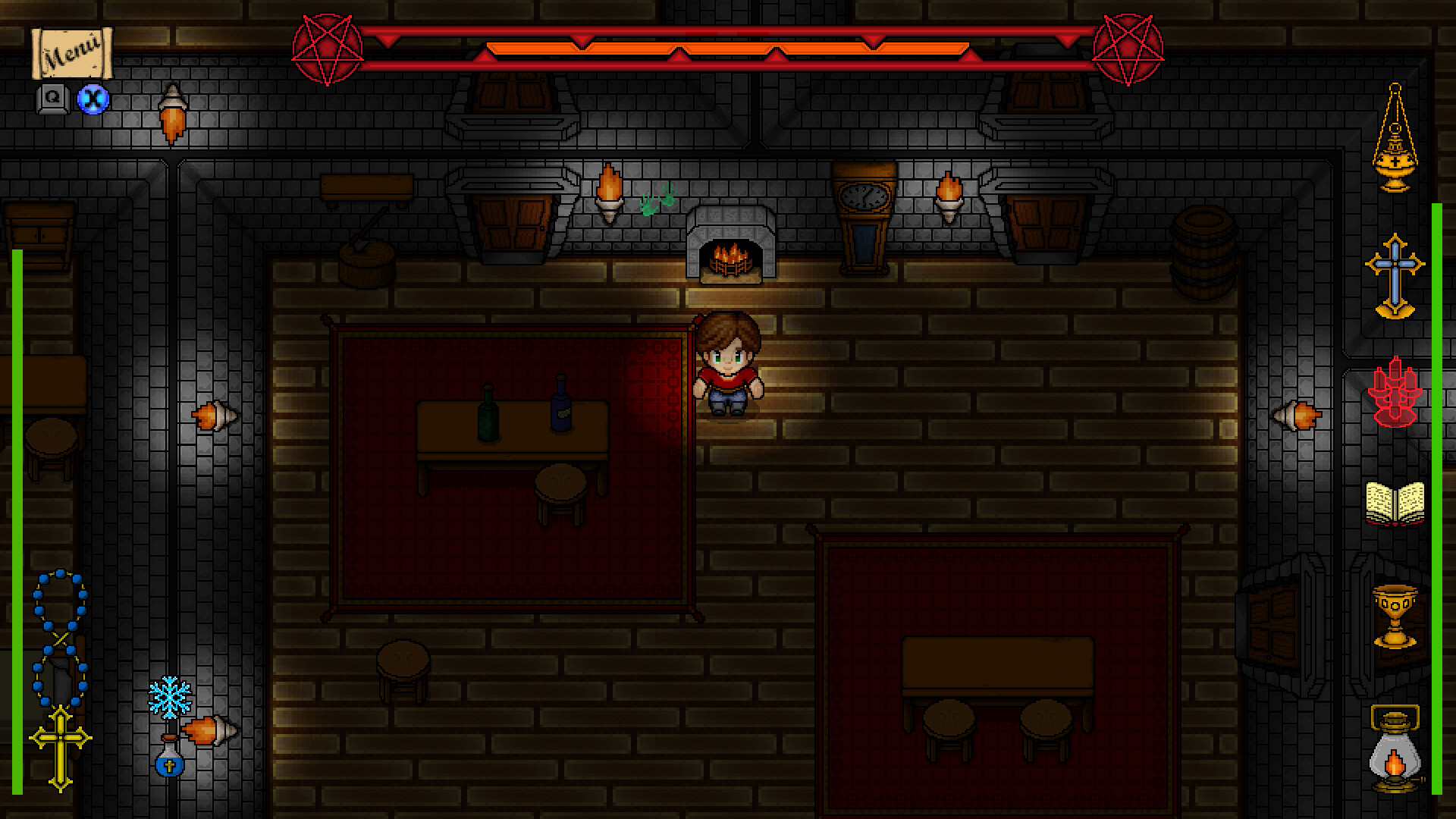Select the blue cross relic in the sidebar
The image size is (1456, 819).
click(x=1395, y=265)
